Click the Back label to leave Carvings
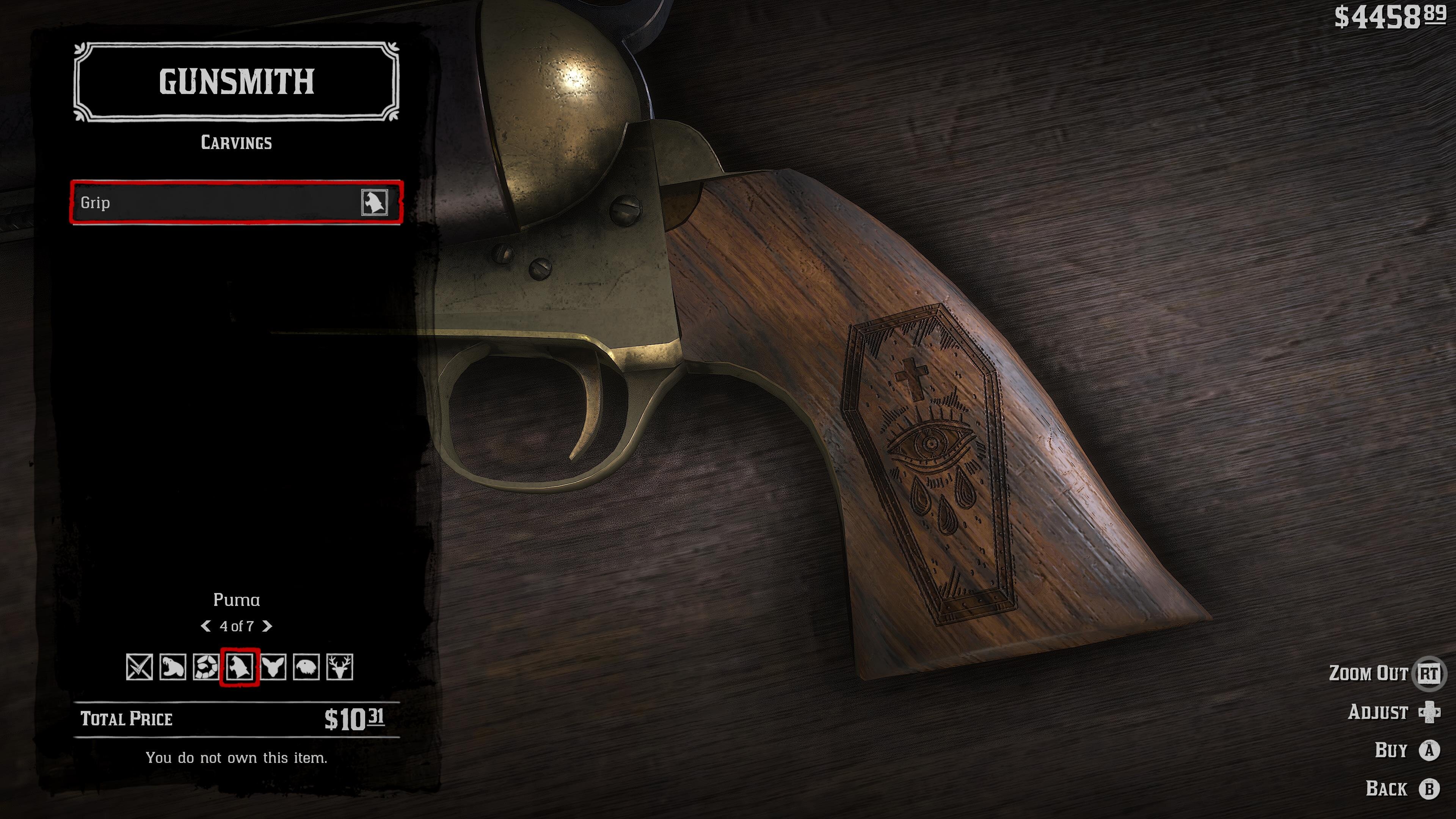Viewport: 1456px width, 819px height. coord(1386,789)
